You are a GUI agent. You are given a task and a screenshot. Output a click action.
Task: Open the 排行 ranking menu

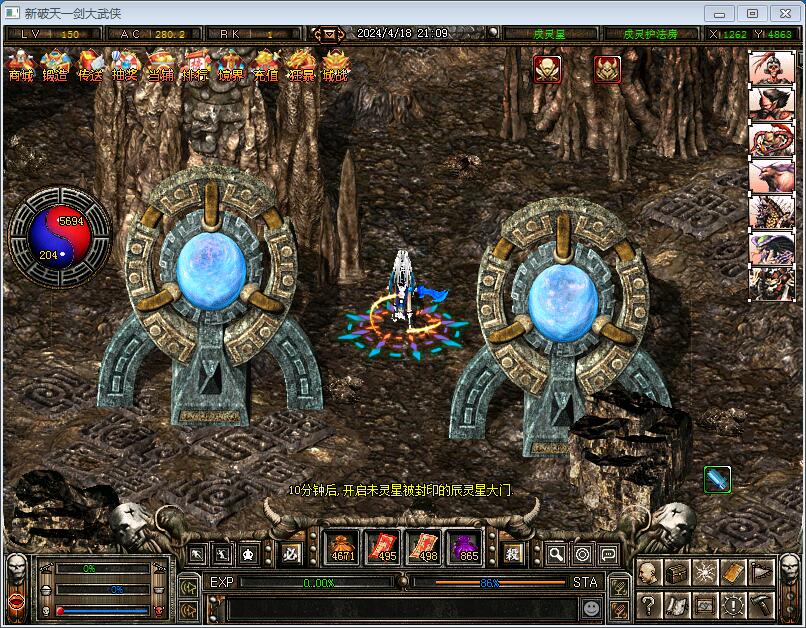[x=196, y=66]
